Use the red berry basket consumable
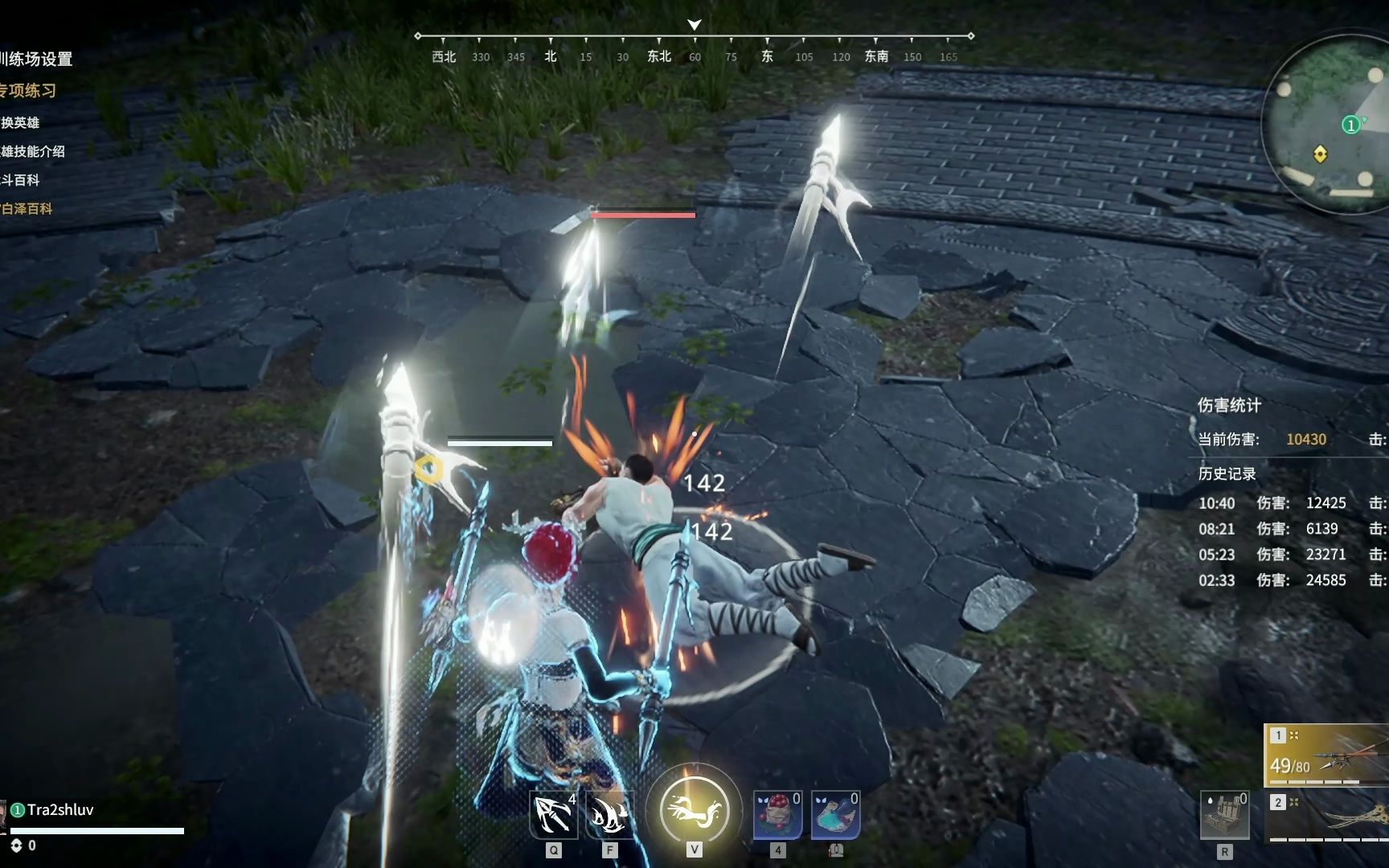 point(777,813)
